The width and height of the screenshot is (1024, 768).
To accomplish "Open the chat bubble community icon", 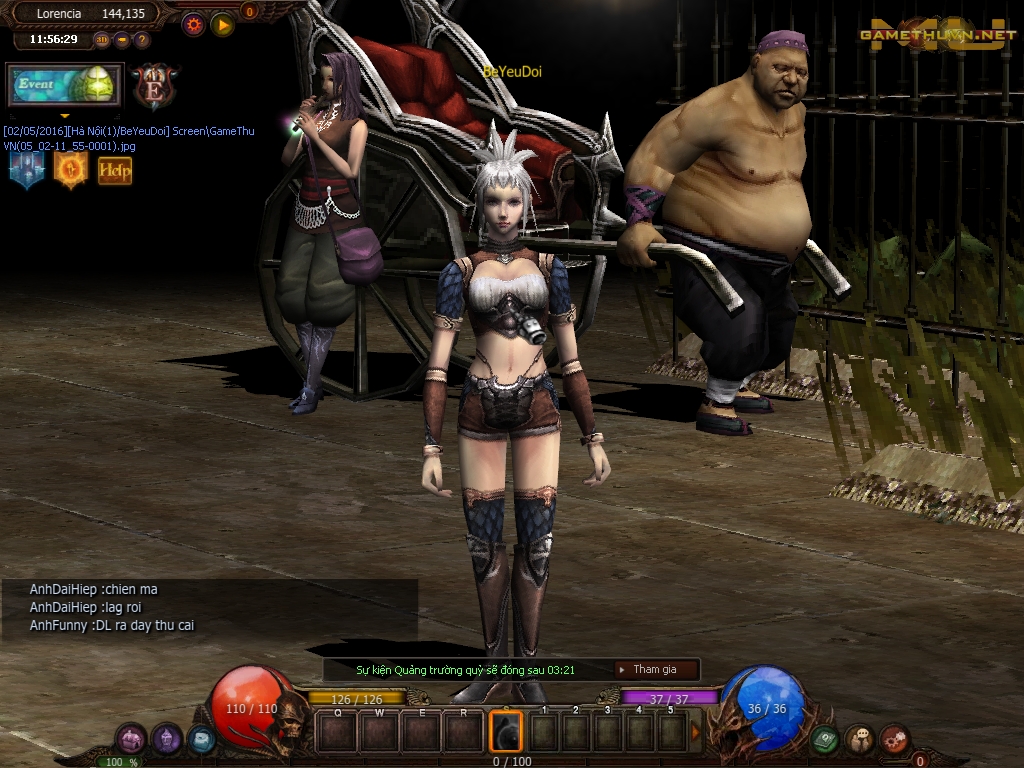I will [x=860, y=740].
